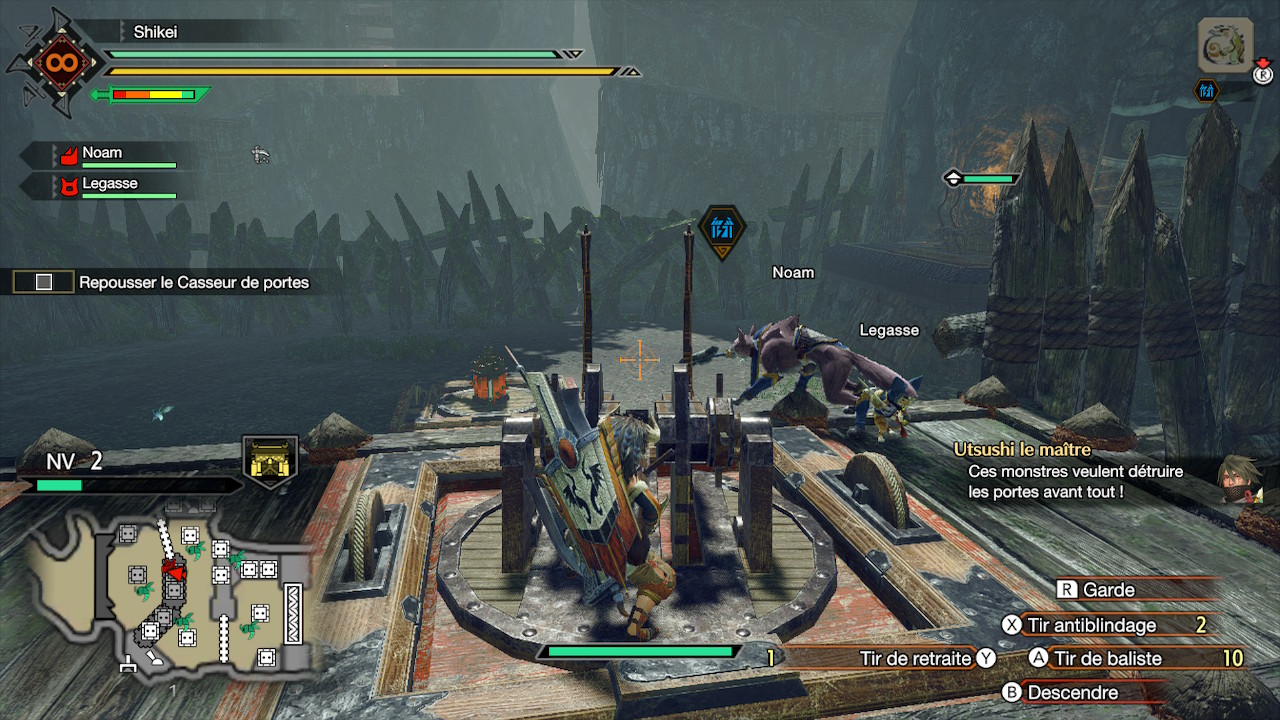Click the golden gate stronghold level icon
This screenshot has width=1280, height=720.
270,462
